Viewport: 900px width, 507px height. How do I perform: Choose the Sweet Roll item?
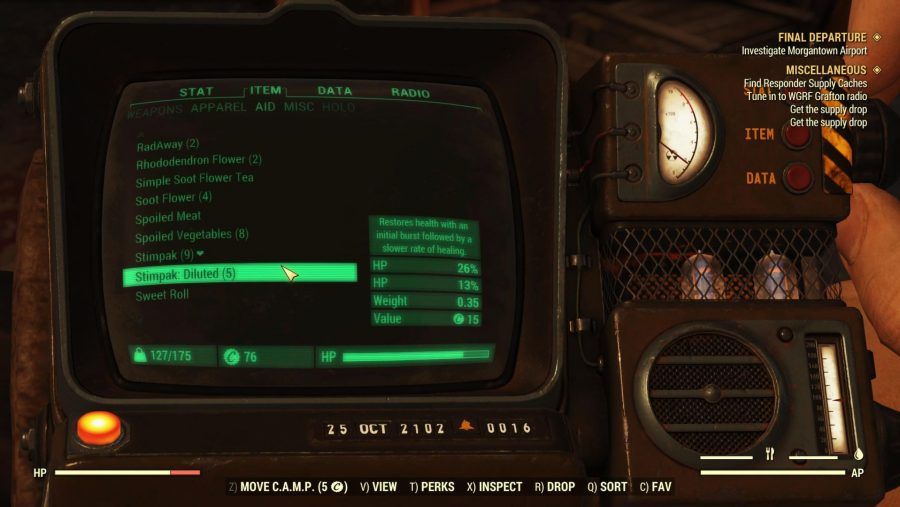(162, 295)
